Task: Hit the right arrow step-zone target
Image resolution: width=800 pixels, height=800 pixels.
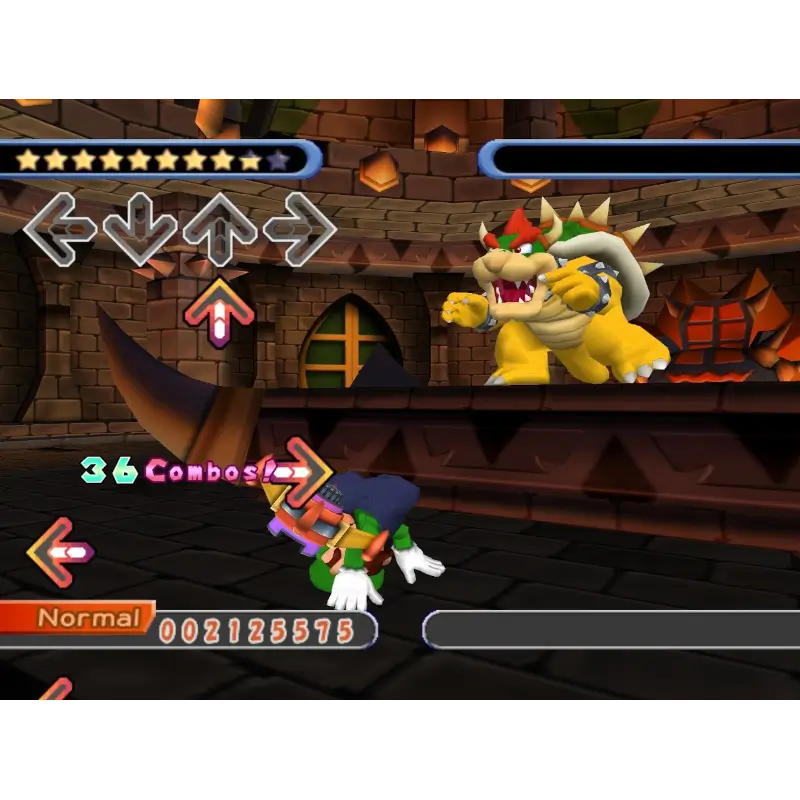Action: (x=299, y=229)
